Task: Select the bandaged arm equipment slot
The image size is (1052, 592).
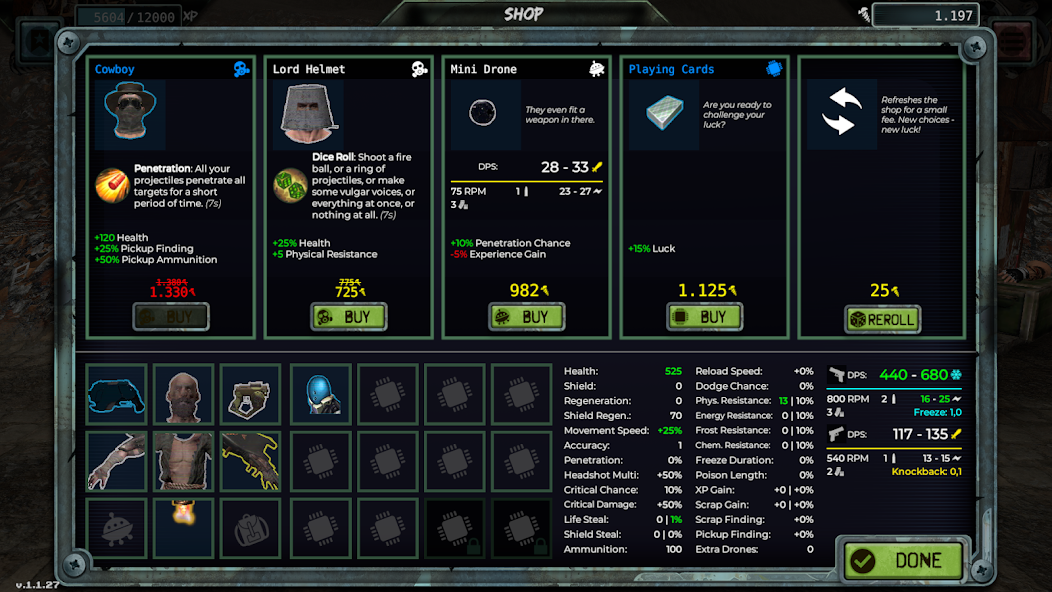Action: click(x=116, y=461)
